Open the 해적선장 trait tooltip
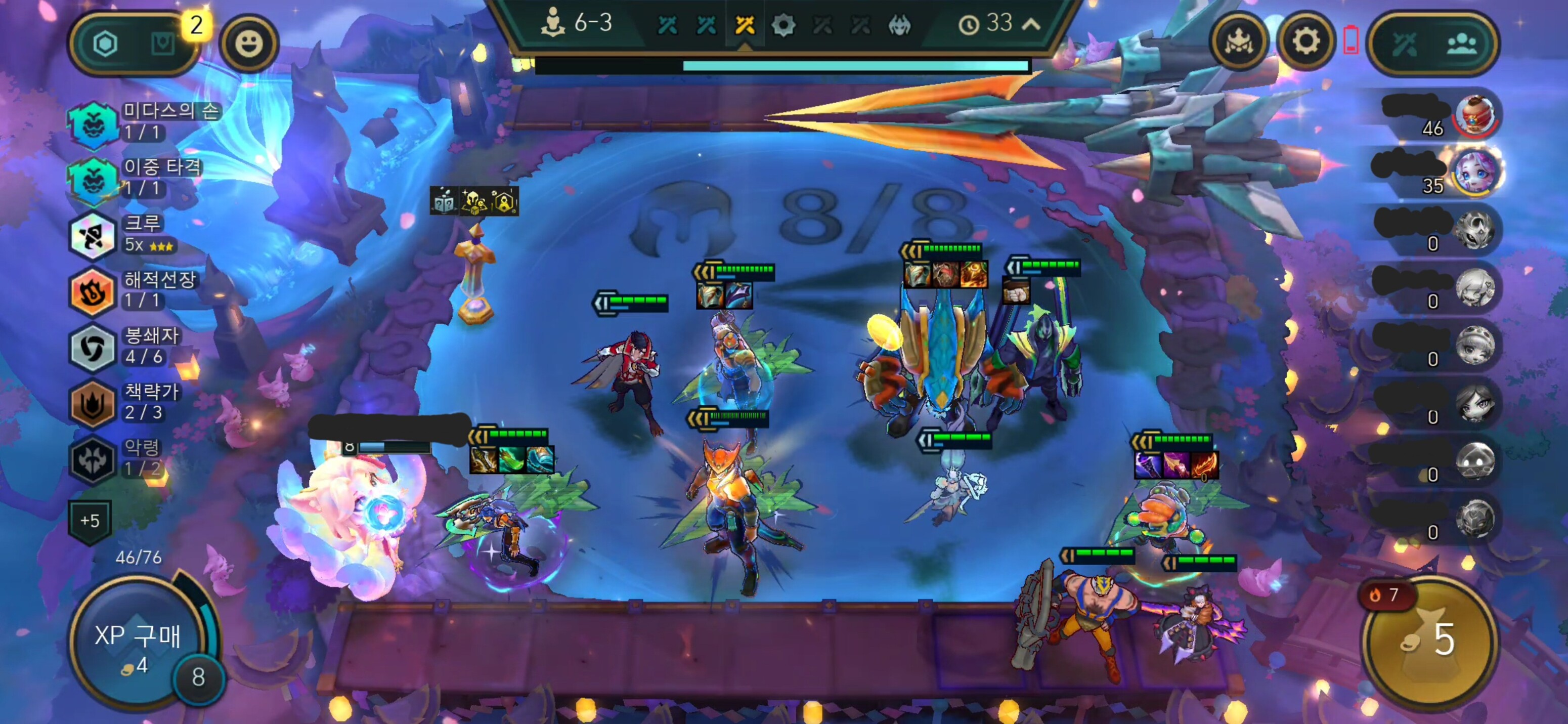This screenshot has width=1568, height=724. pos(134,290)
